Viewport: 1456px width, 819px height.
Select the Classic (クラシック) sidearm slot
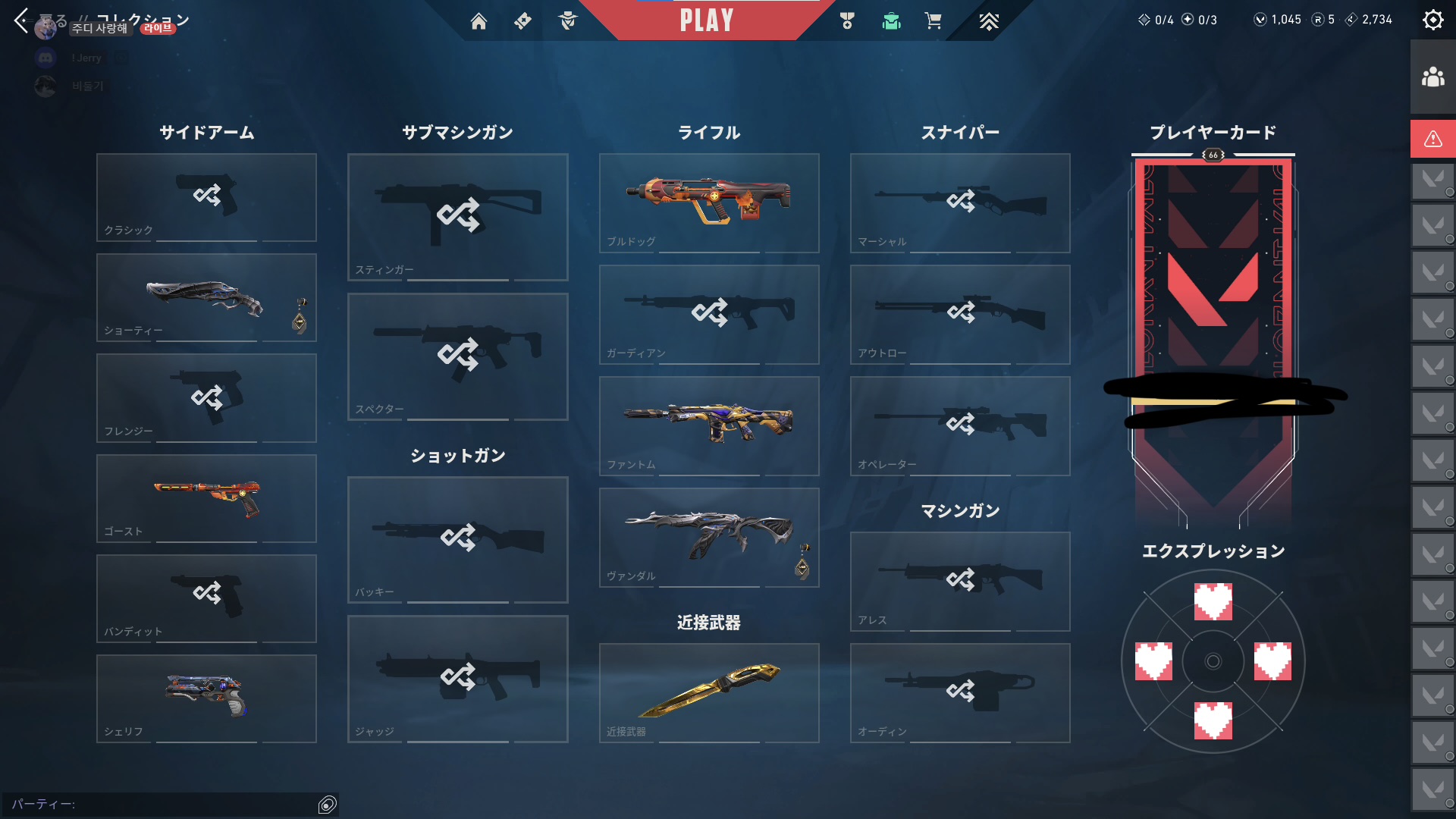tap(206, 197)
